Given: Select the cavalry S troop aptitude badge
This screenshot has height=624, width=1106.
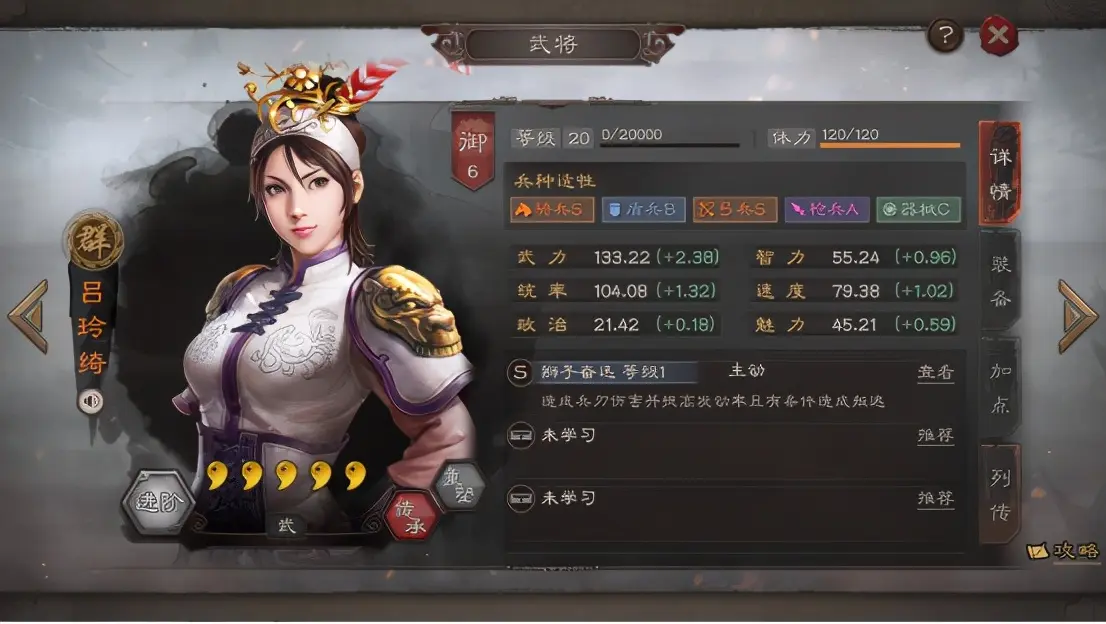Looking at the screenshot, I should [x=551, y=209].
